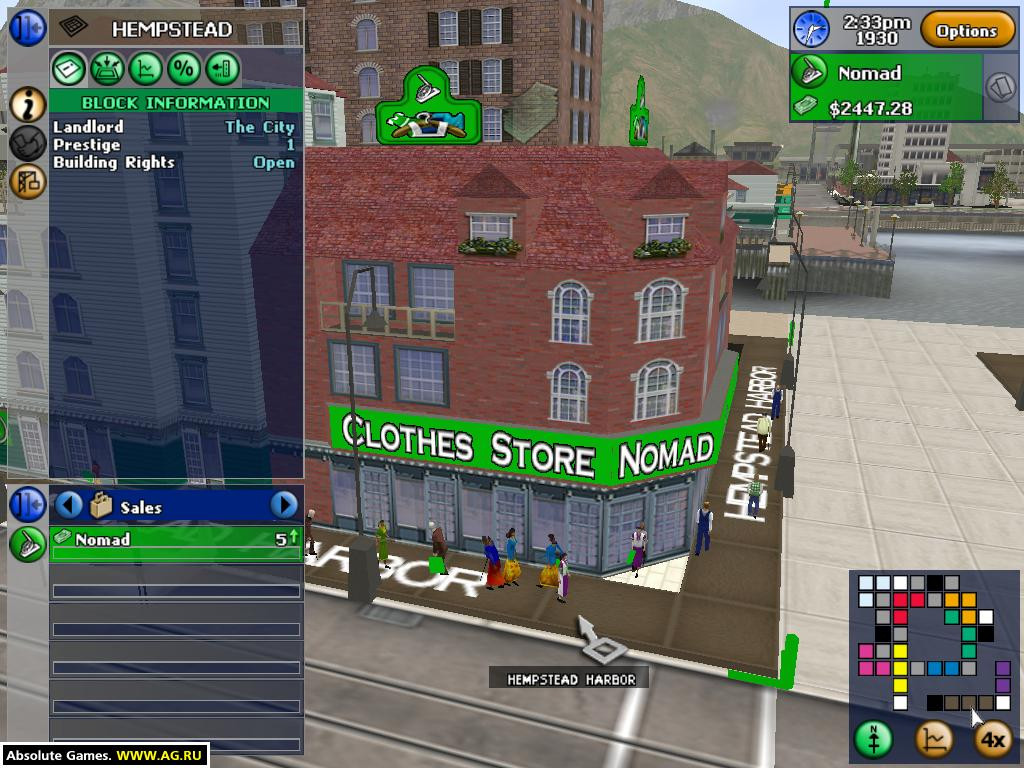1024x768 pixels.
Task: Show the graph chart tab
Action: click(146, 68)
